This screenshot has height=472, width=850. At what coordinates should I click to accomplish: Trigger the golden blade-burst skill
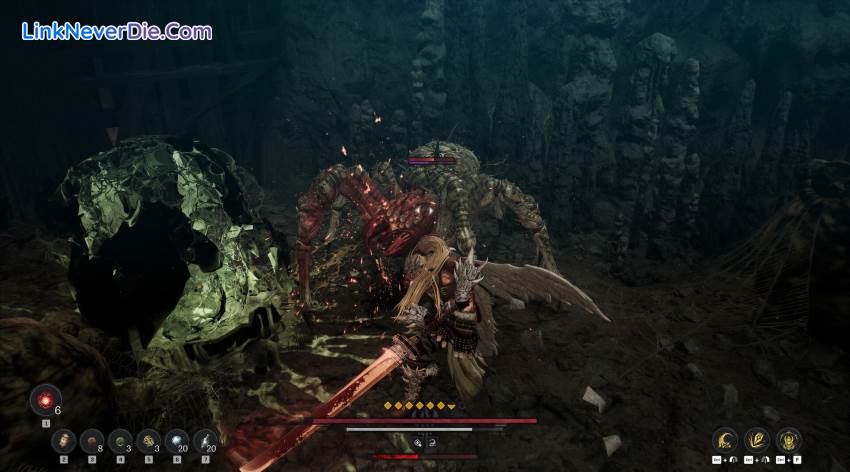click(757, 439)
